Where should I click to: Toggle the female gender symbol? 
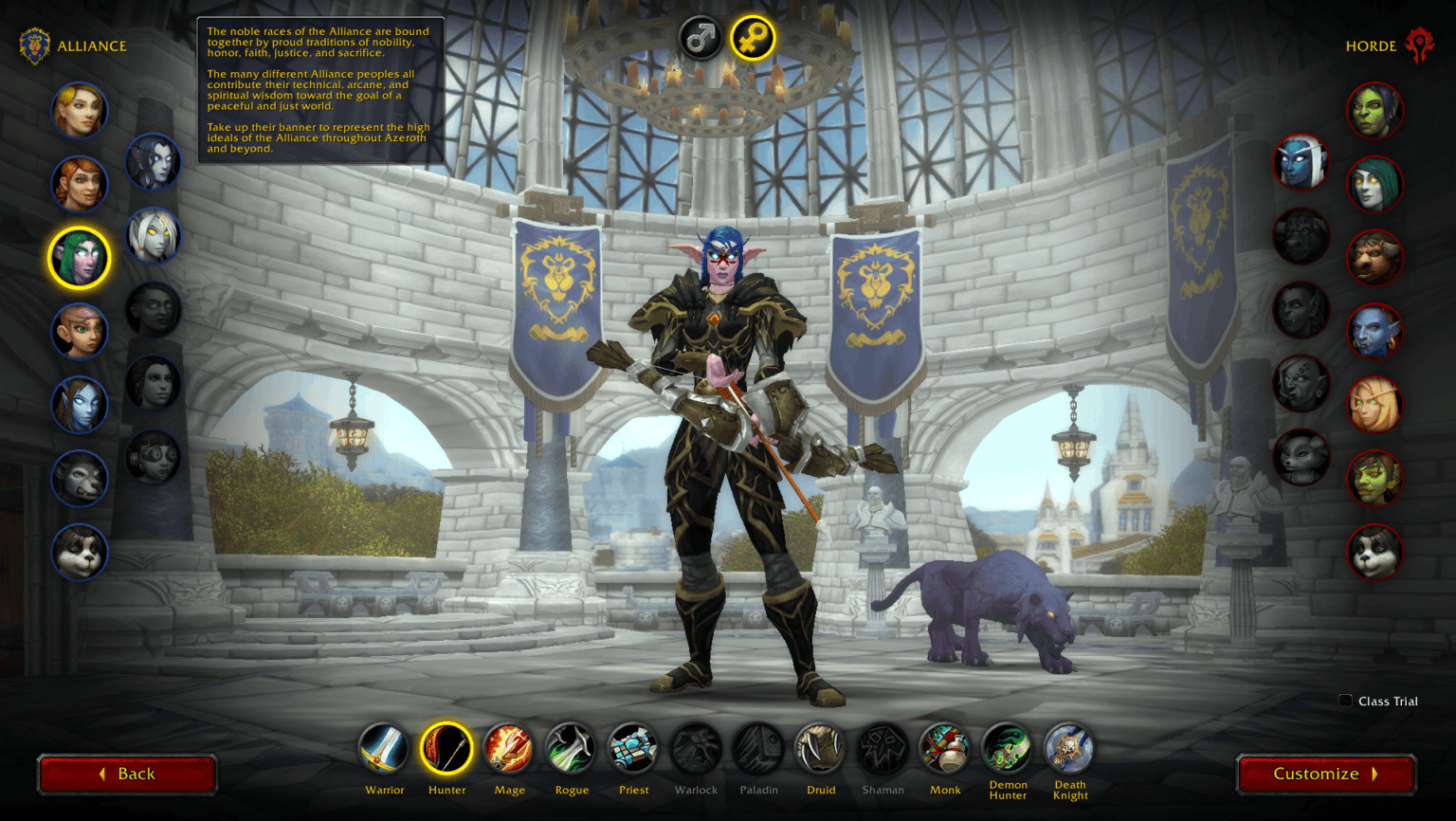753,40
